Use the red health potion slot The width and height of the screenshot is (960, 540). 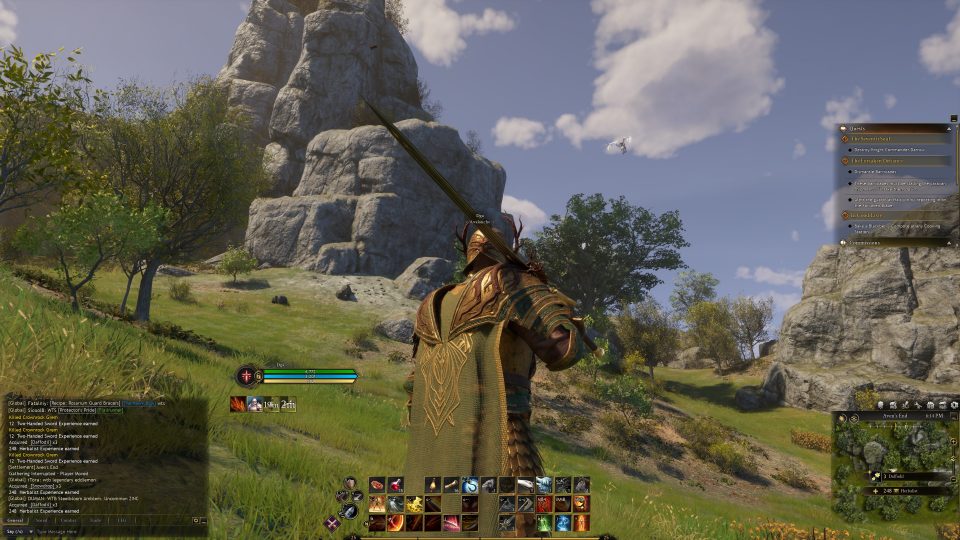[396, 485]
